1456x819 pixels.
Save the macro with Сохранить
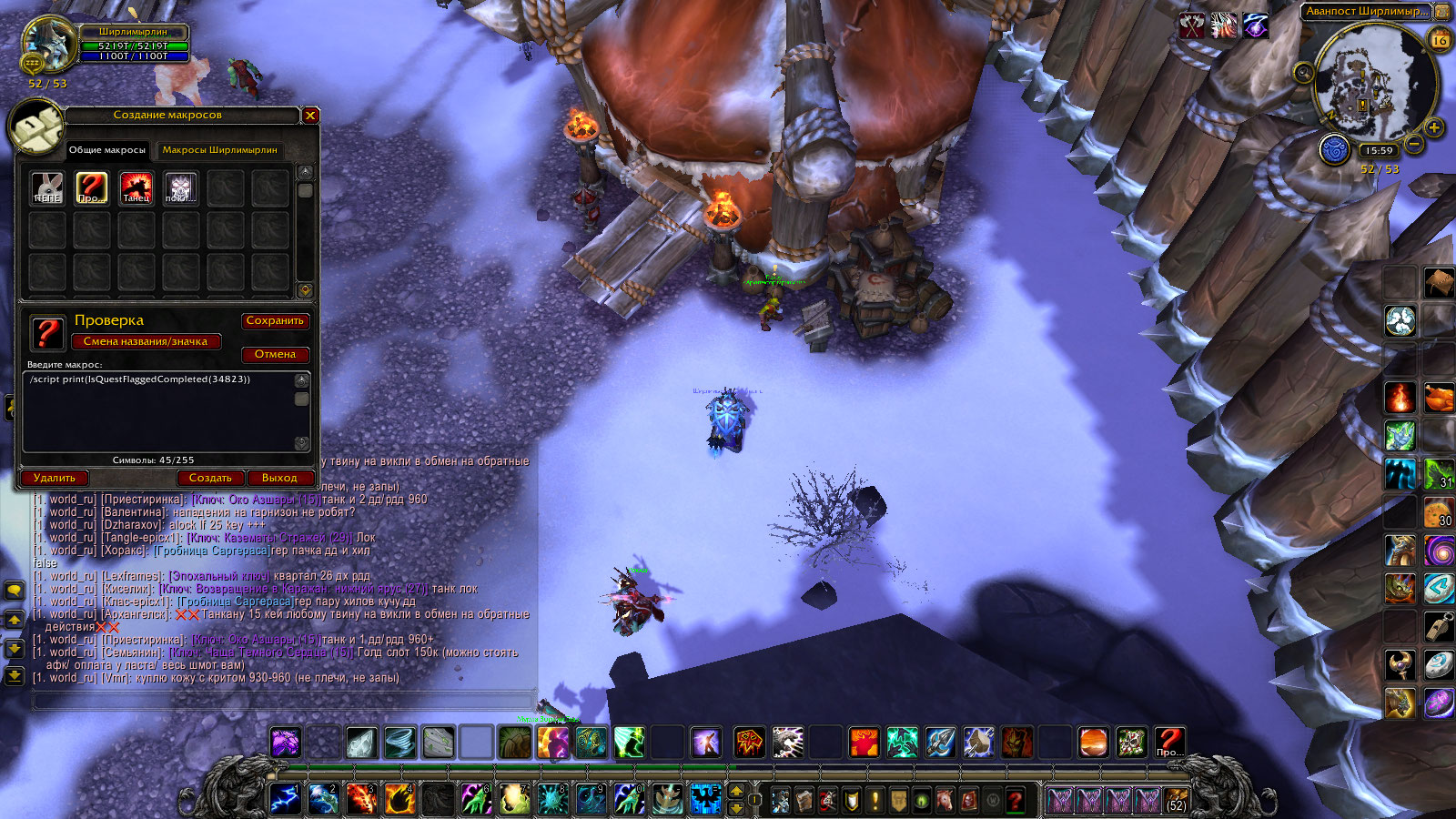point(275,321)
